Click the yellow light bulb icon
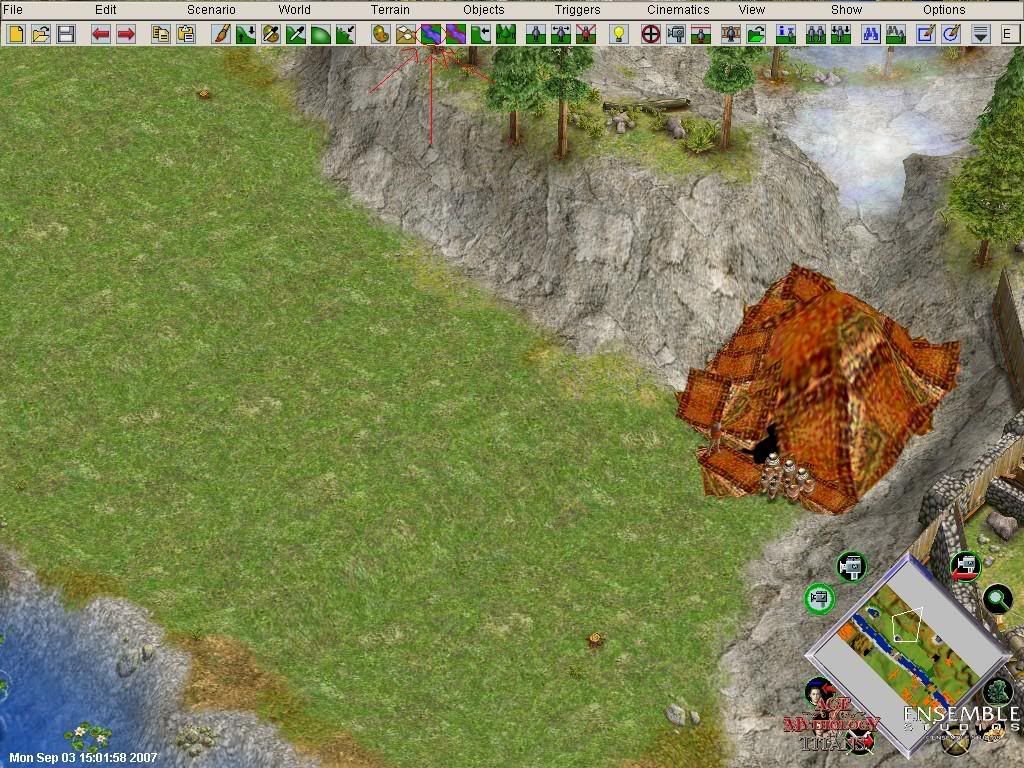 tap(619, 34)
